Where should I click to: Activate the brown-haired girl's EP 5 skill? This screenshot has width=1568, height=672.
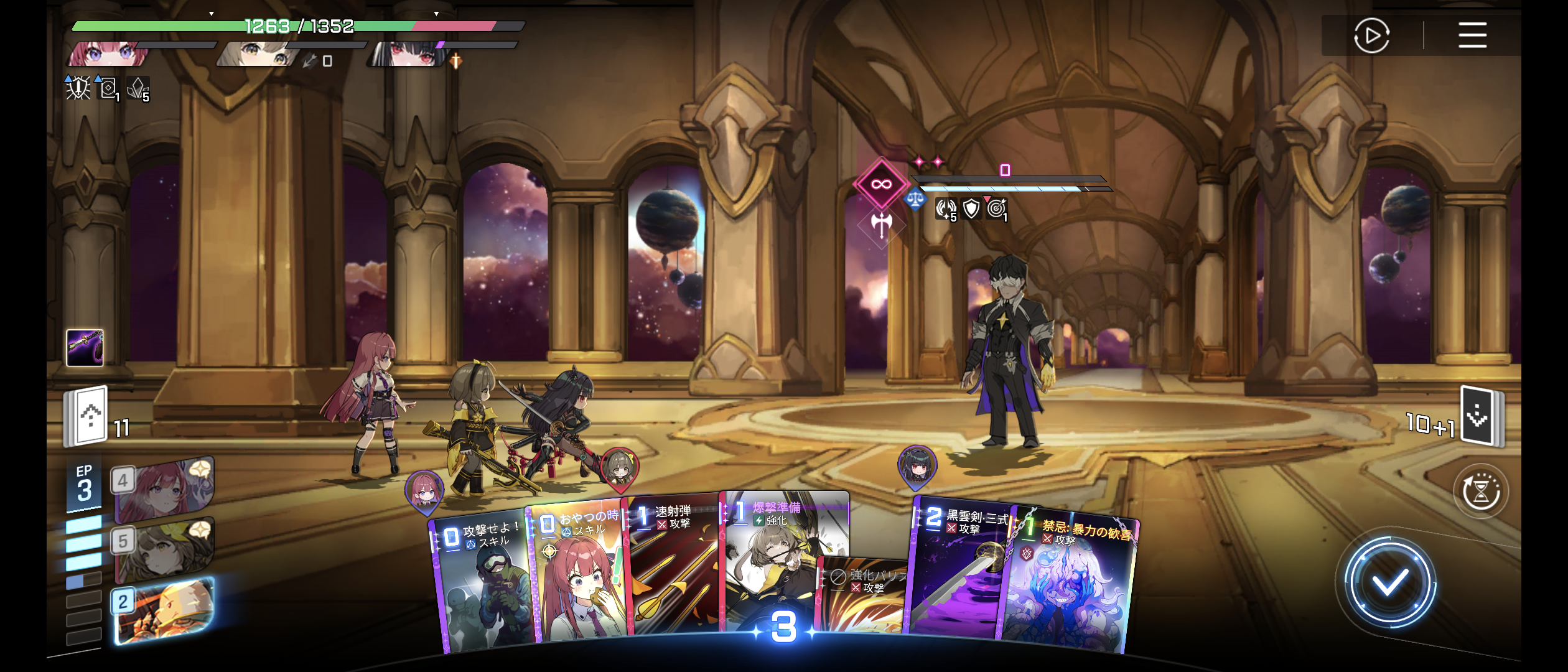[164, 549]
